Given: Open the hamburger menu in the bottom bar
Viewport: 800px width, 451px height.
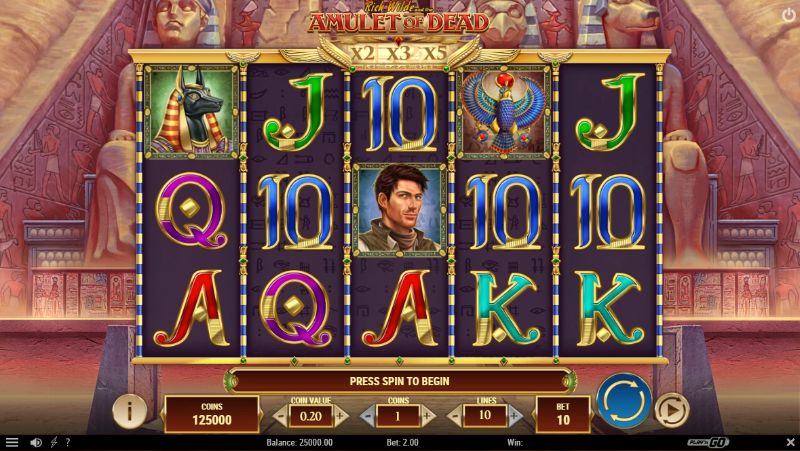Looking at the screenshot, I should pos(12,442).
